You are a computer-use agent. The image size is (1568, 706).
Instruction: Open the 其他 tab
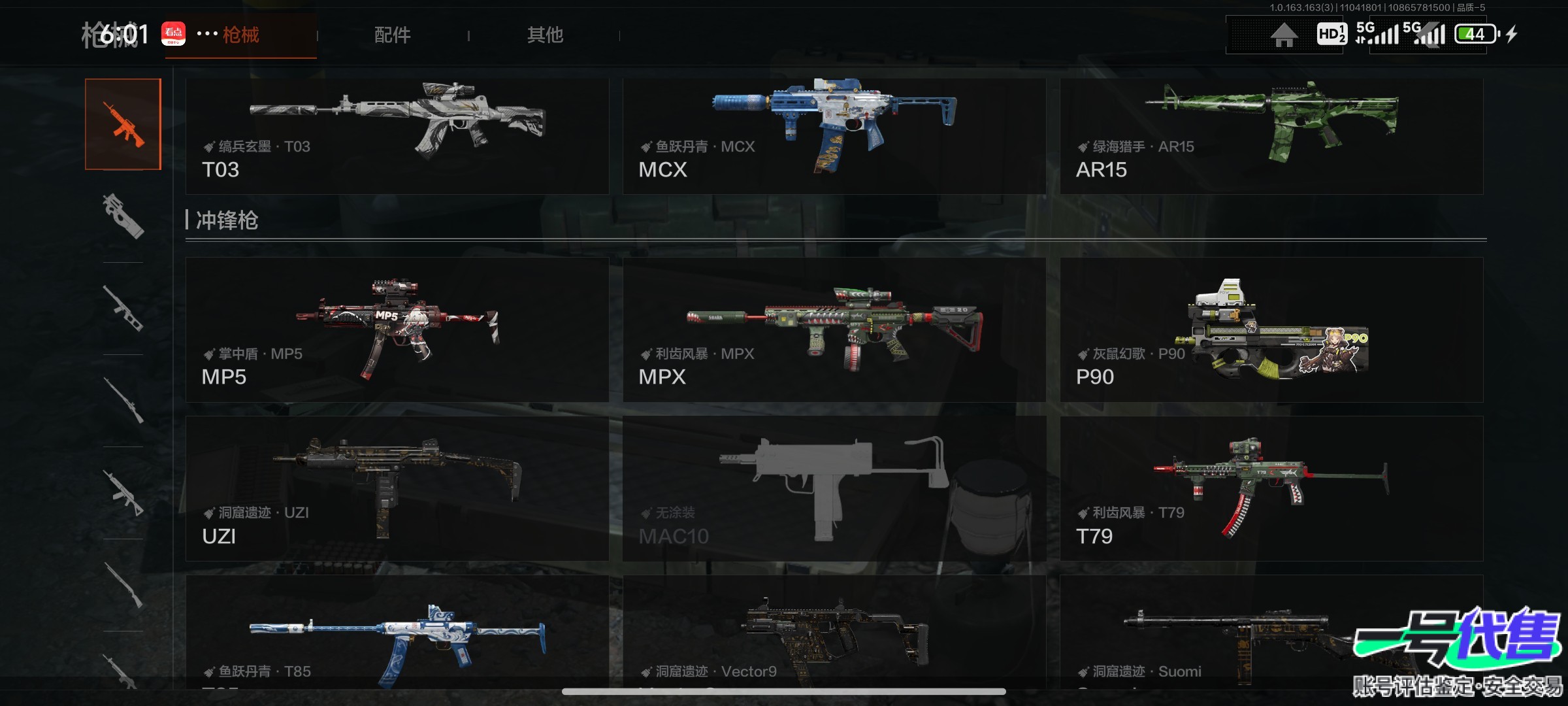[545, 35]
